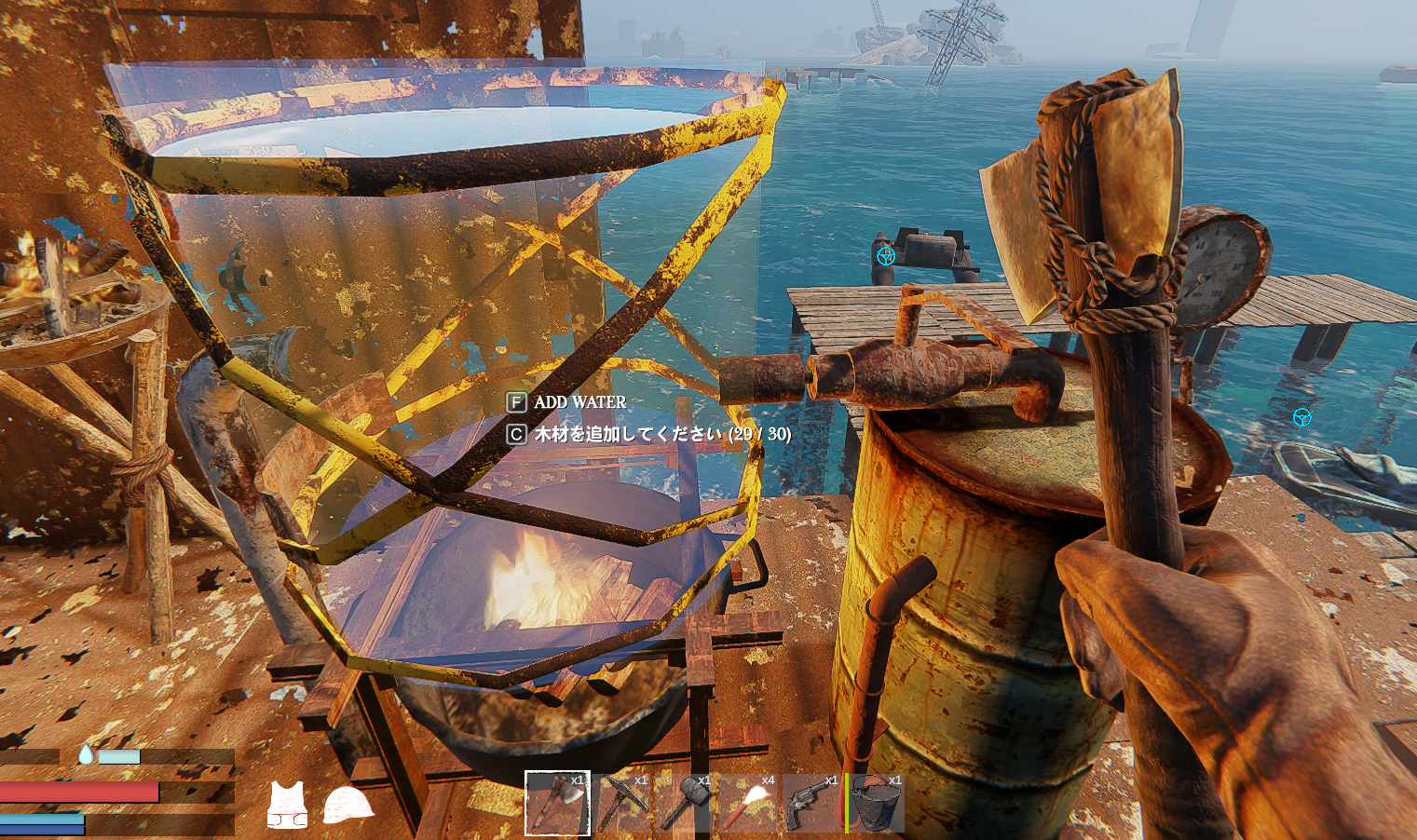Switch to the revolver hotbar slot

coord(811,802)
